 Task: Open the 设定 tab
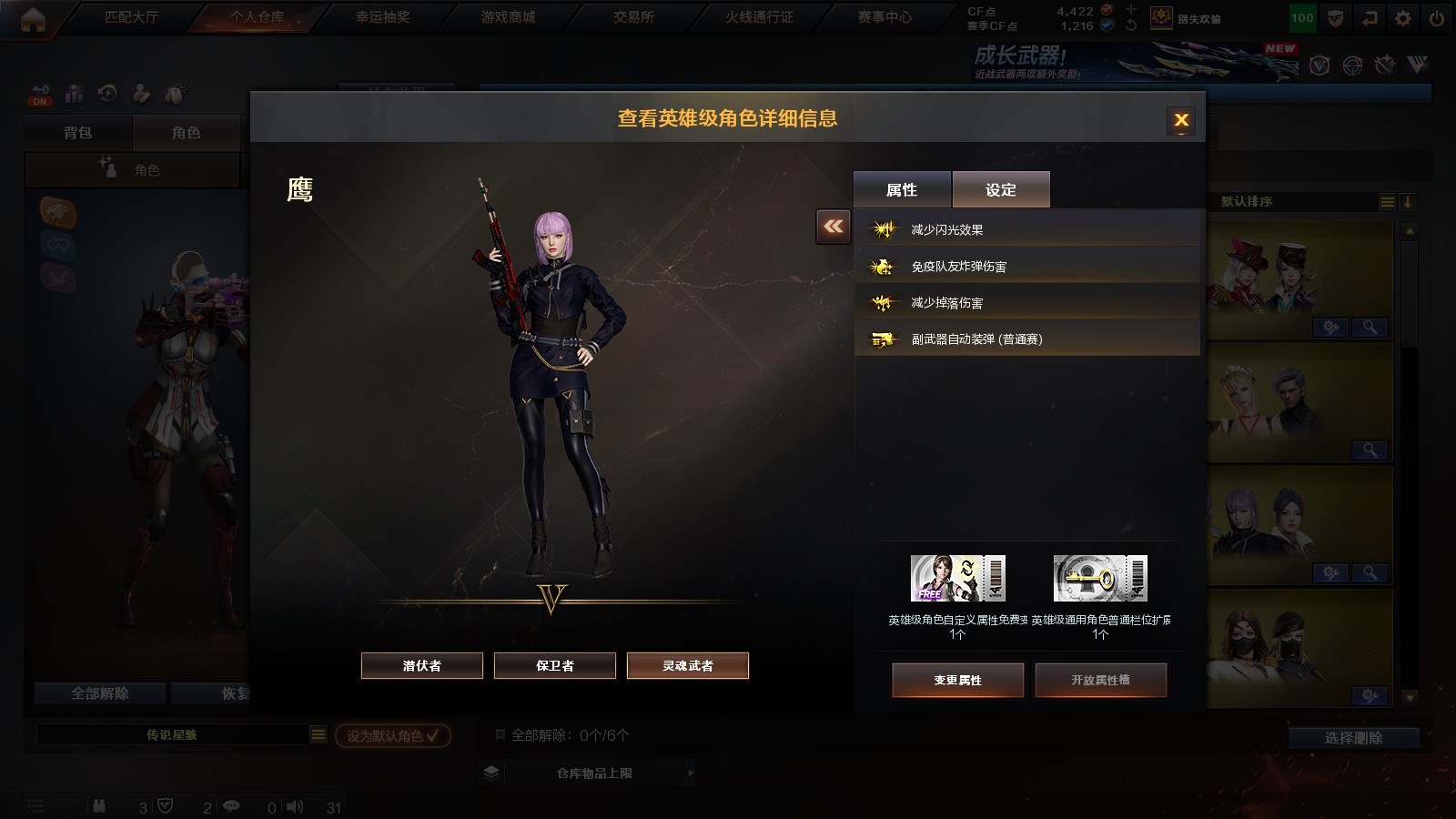tap(1001, 189)
